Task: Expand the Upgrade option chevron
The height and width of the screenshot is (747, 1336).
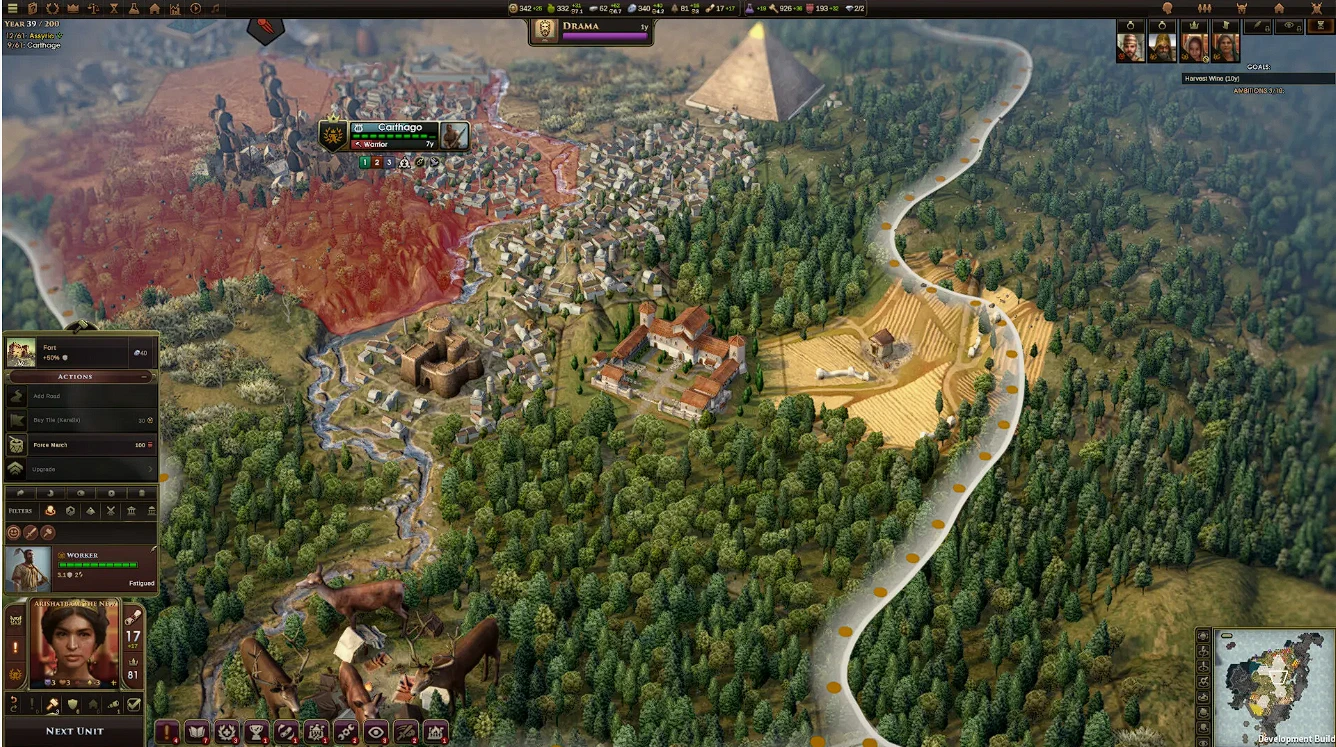Action: pyautogui.click(x=150, y=469)
